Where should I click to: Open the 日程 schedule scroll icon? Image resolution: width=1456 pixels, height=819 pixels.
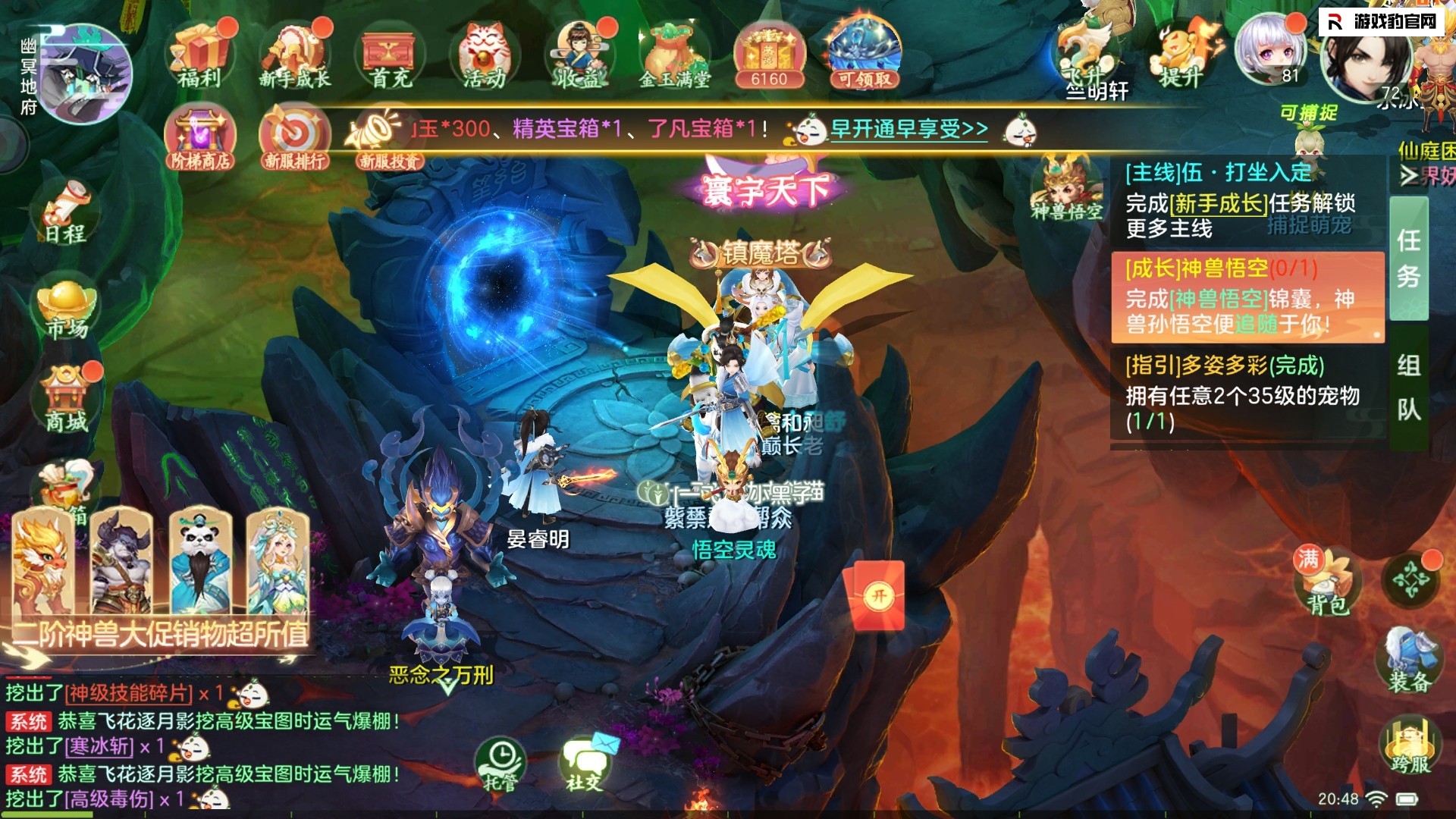(x=66, y=212)
